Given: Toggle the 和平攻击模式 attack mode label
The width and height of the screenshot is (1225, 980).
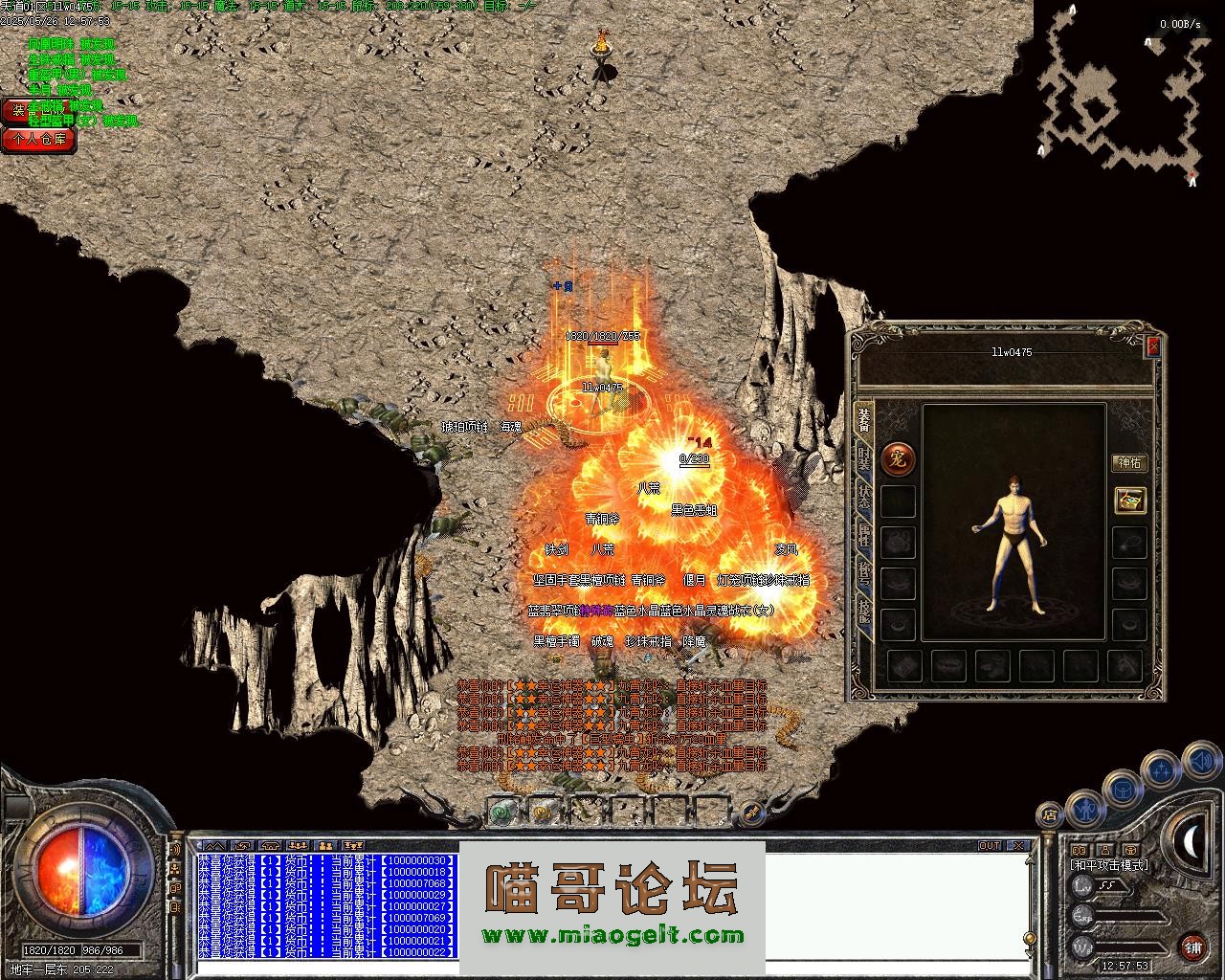Looking at the screenshot, I should point(1109,865).
